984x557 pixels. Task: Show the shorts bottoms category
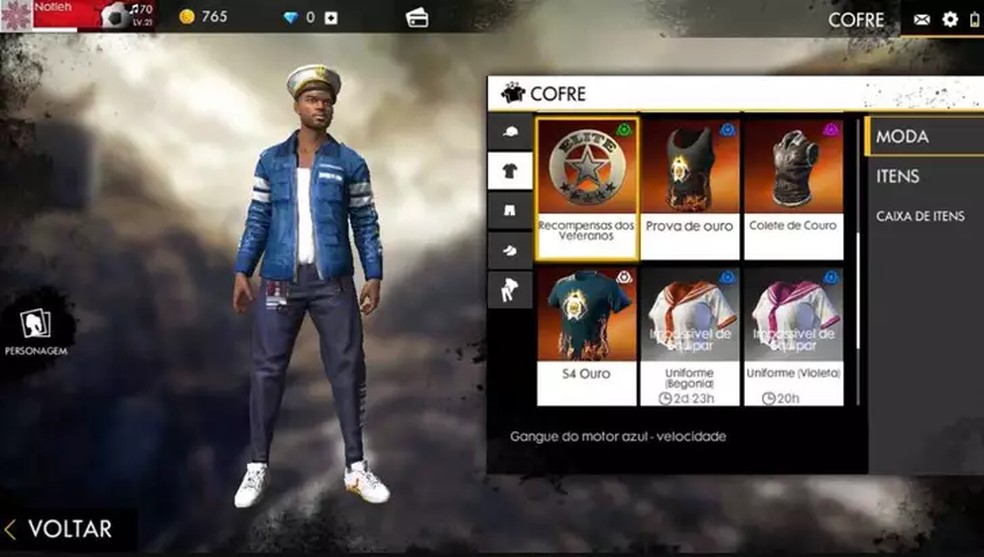(510, 211)
